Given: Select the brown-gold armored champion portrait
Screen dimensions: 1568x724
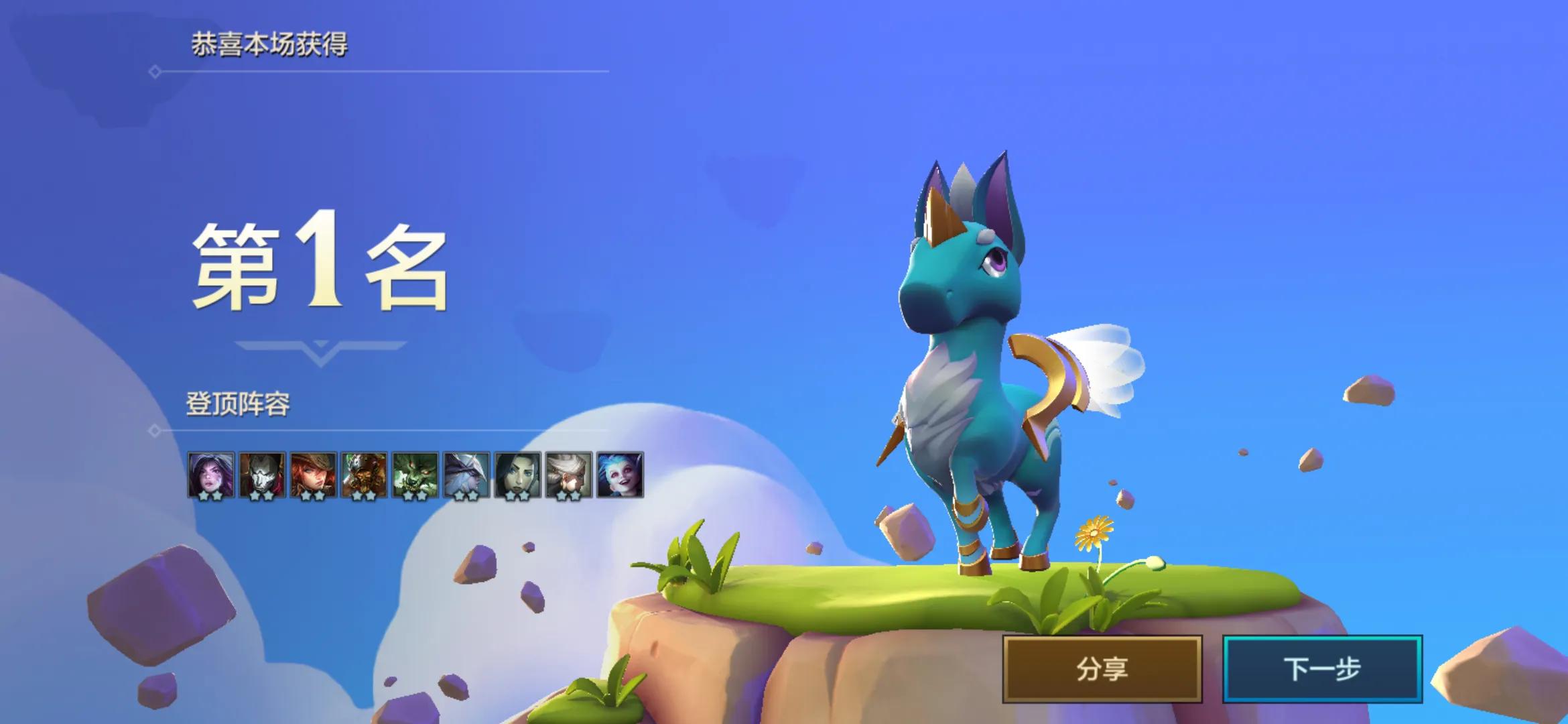Looking at the screenshot, I should coord(364,475).
